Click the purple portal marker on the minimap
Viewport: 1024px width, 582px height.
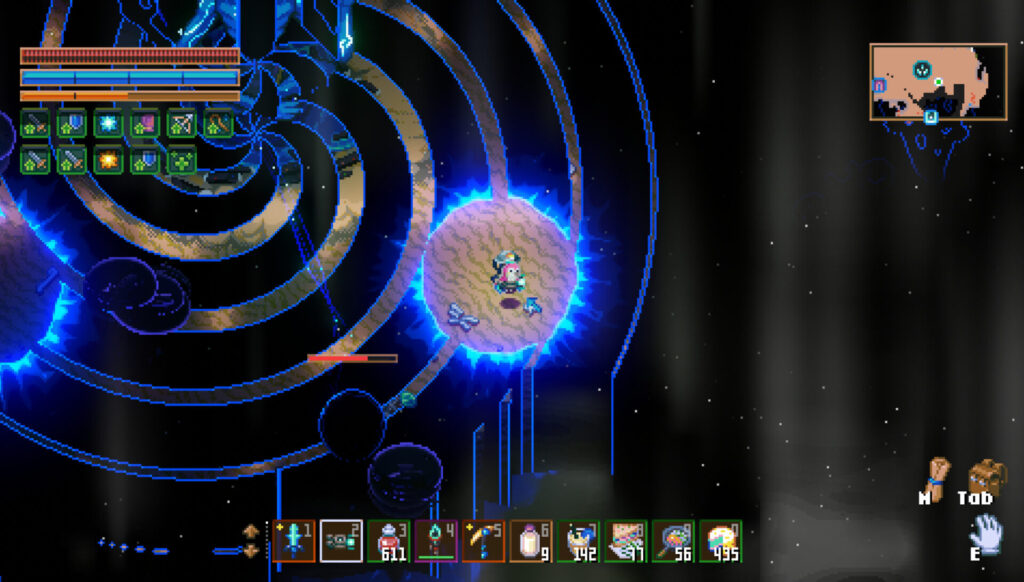[879, 86]
